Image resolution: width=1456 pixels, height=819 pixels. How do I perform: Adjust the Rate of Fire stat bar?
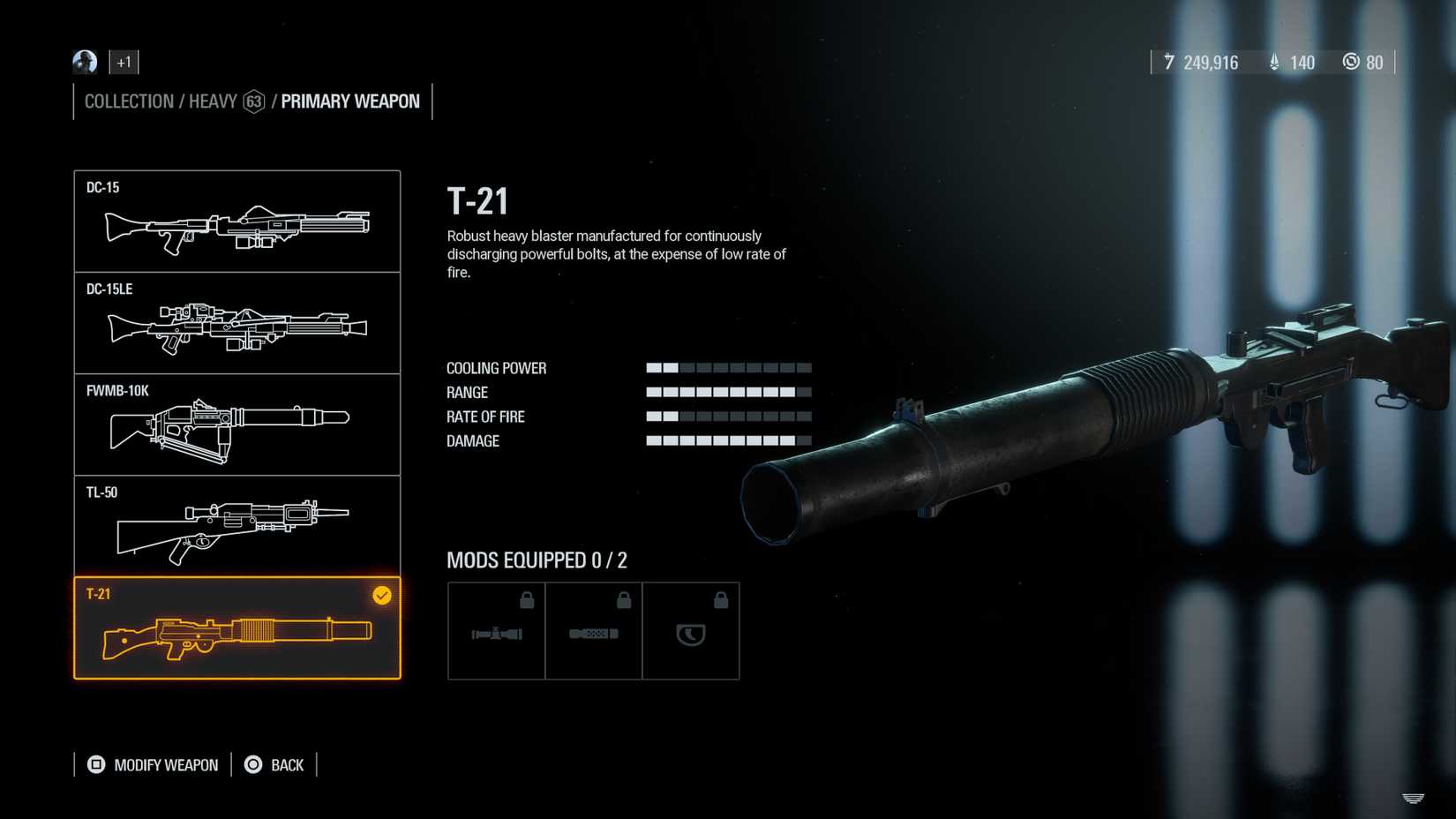729,415
